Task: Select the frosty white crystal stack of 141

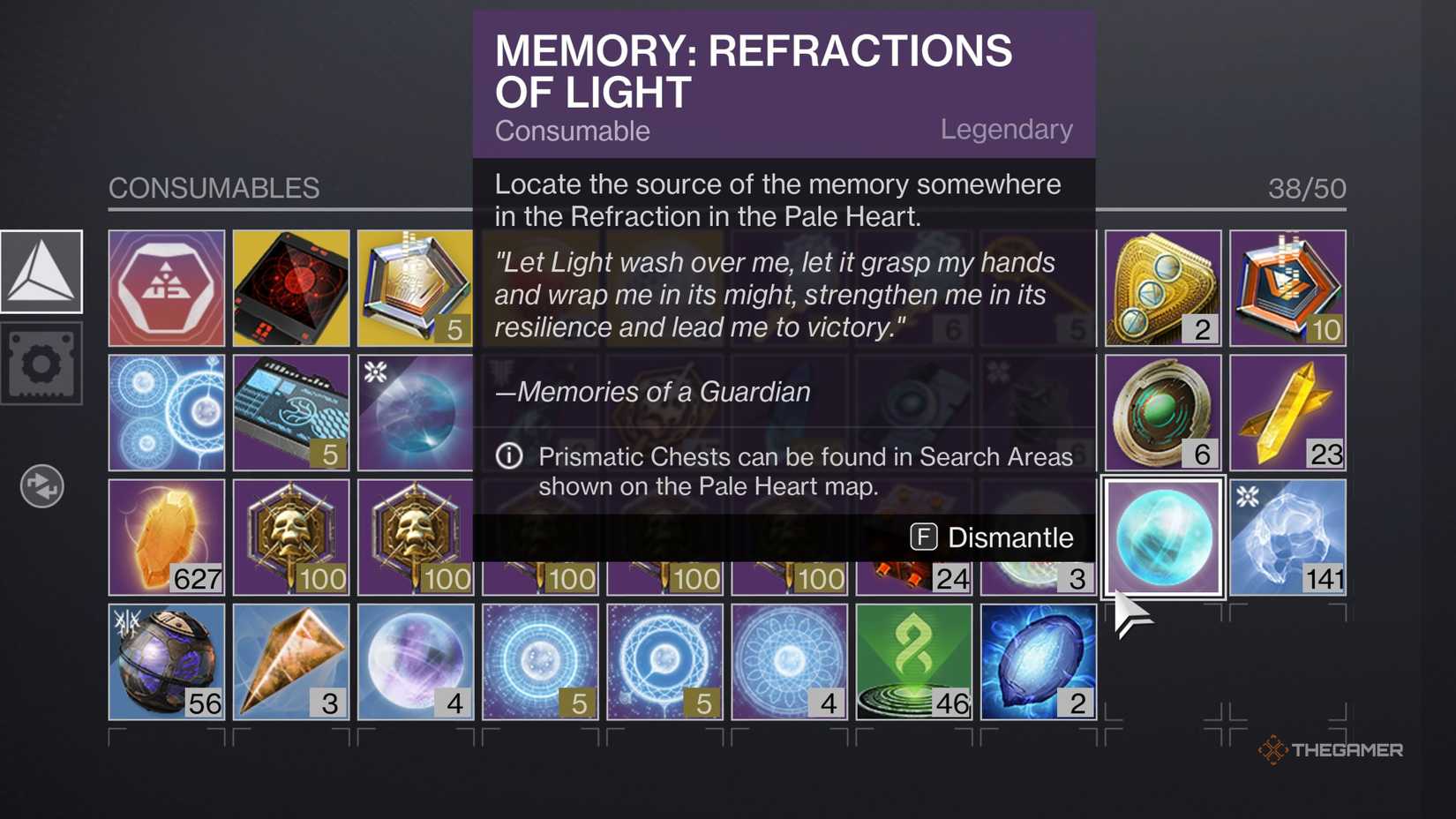Action: (1287, 537)
